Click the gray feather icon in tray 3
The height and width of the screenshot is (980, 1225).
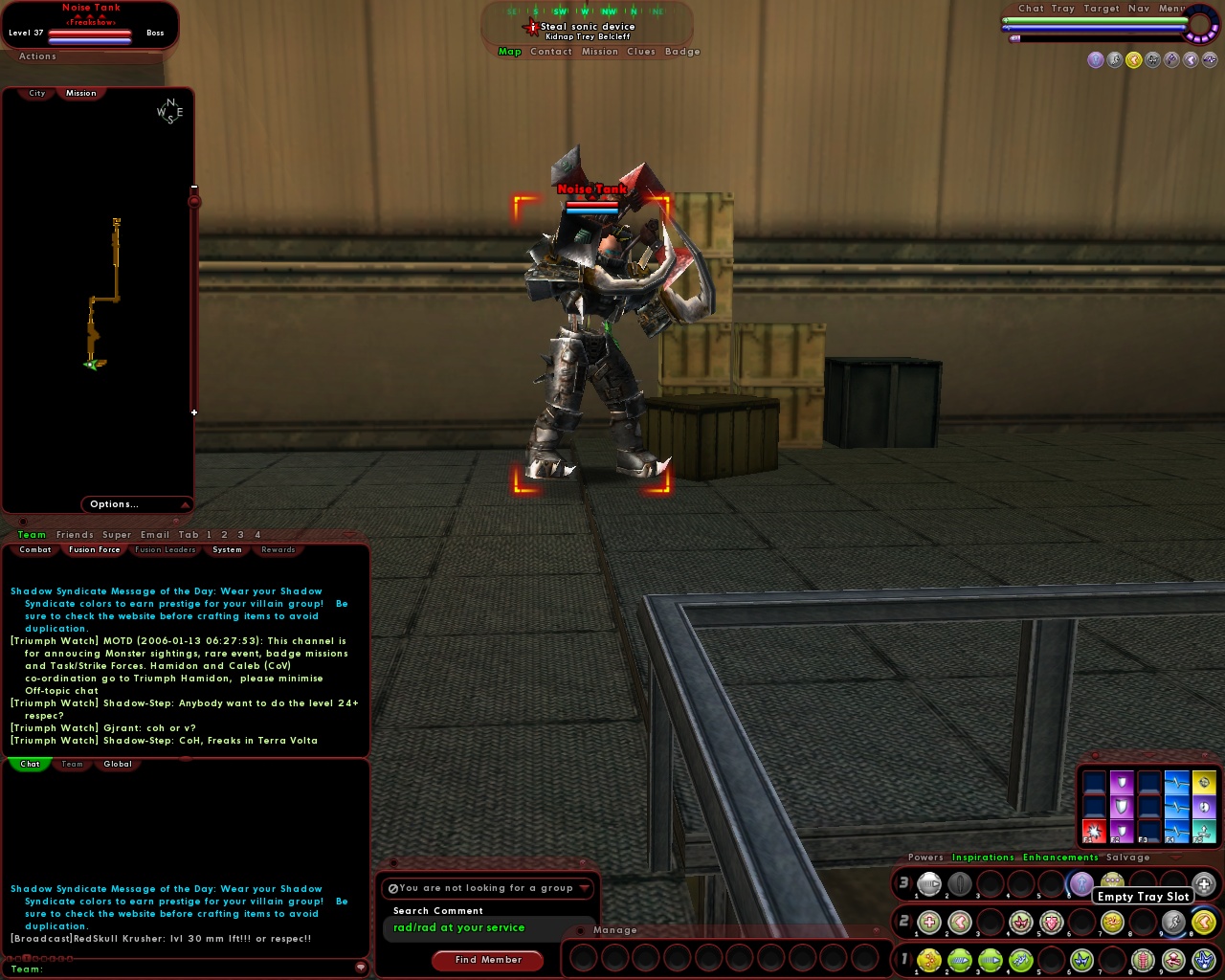(962, 883)
